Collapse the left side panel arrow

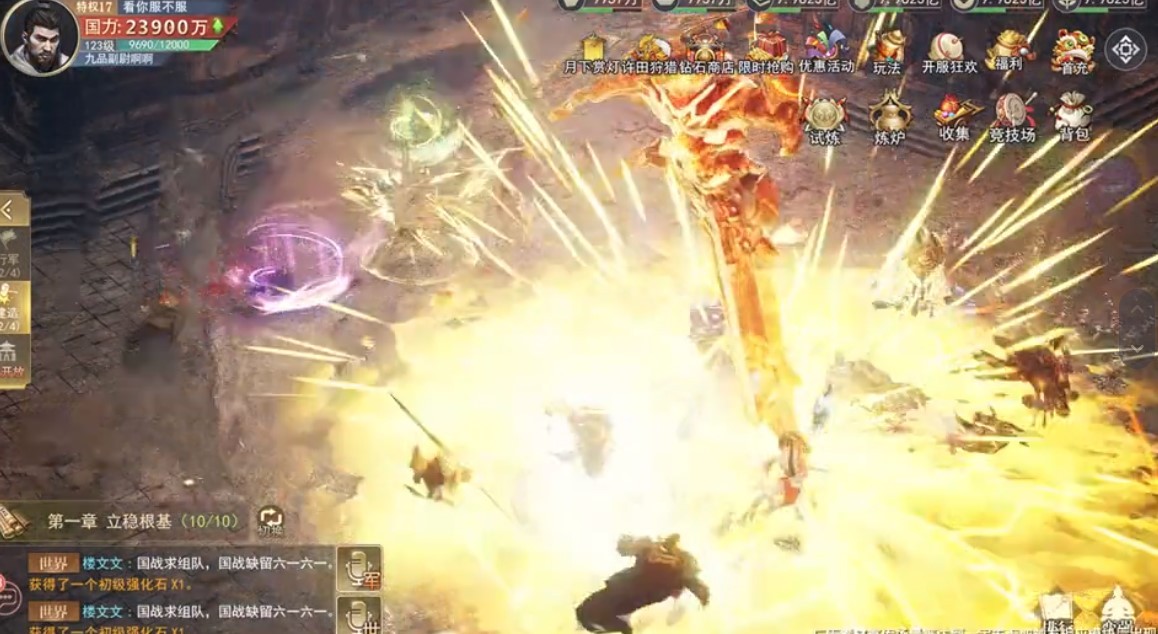[x=12, y=210]
